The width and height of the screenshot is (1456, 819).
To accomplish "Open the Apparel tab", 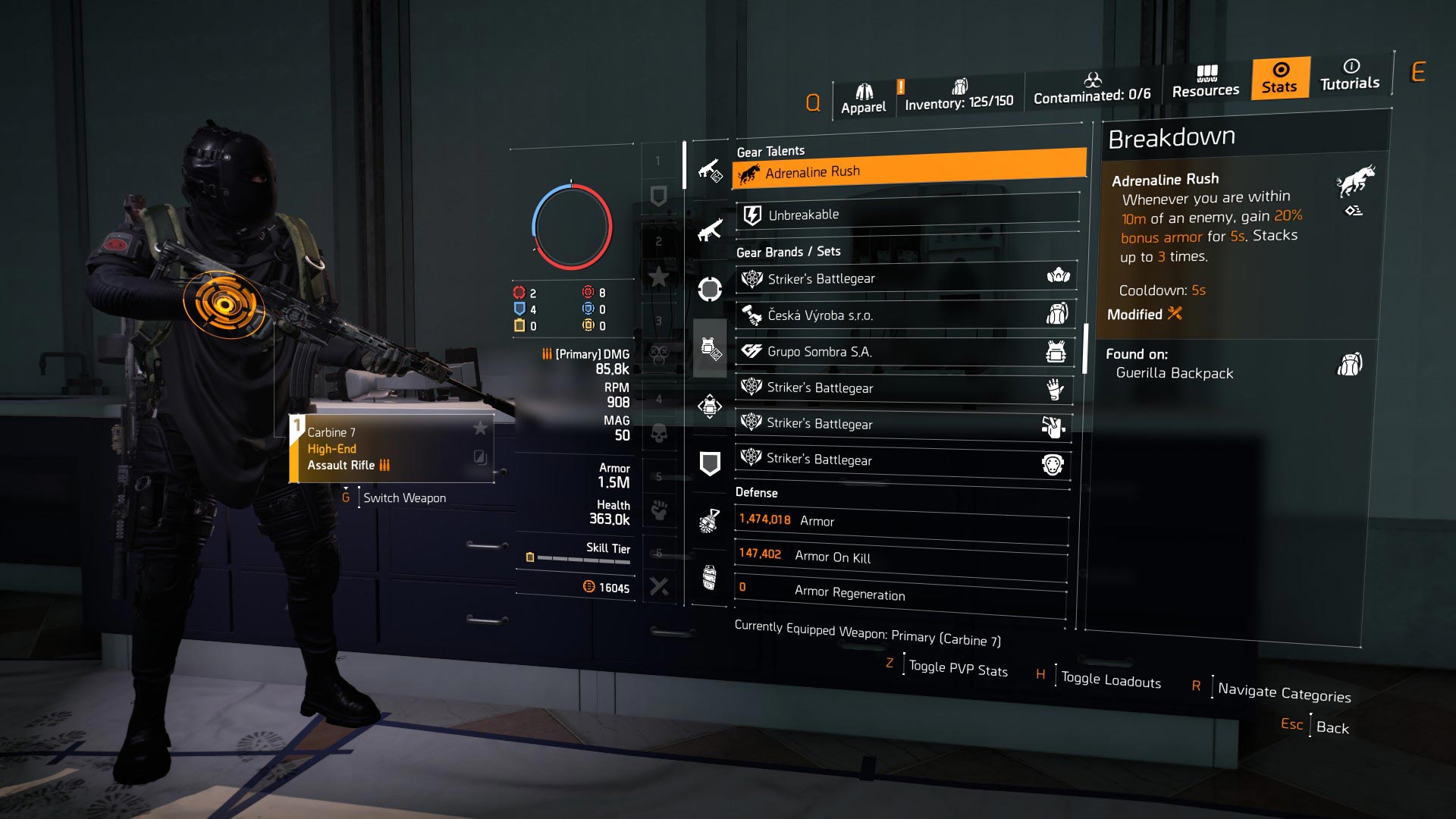I will (864, 91).
